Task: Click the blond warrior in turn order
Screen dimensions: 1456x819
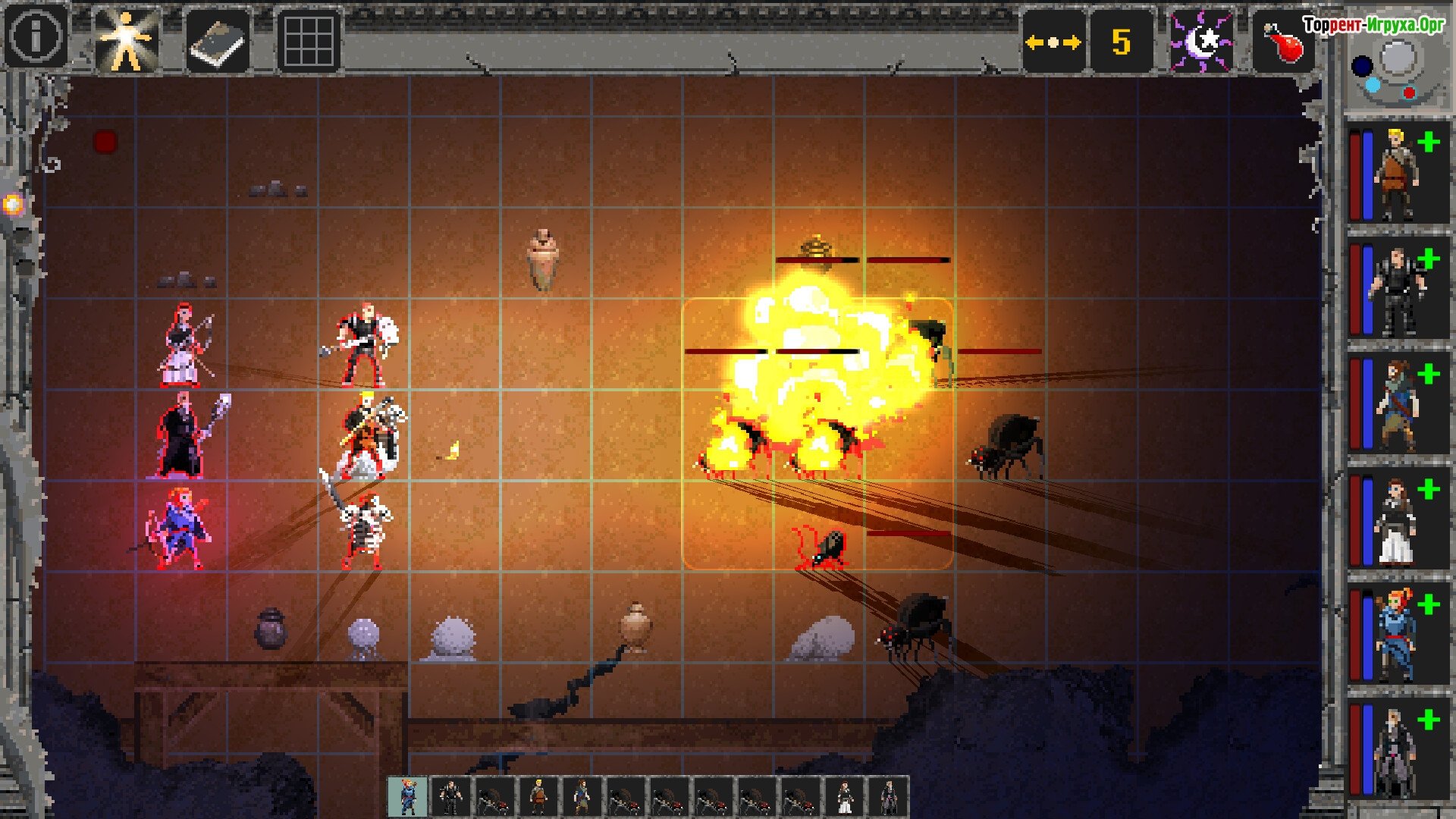Action: point(538,796)
